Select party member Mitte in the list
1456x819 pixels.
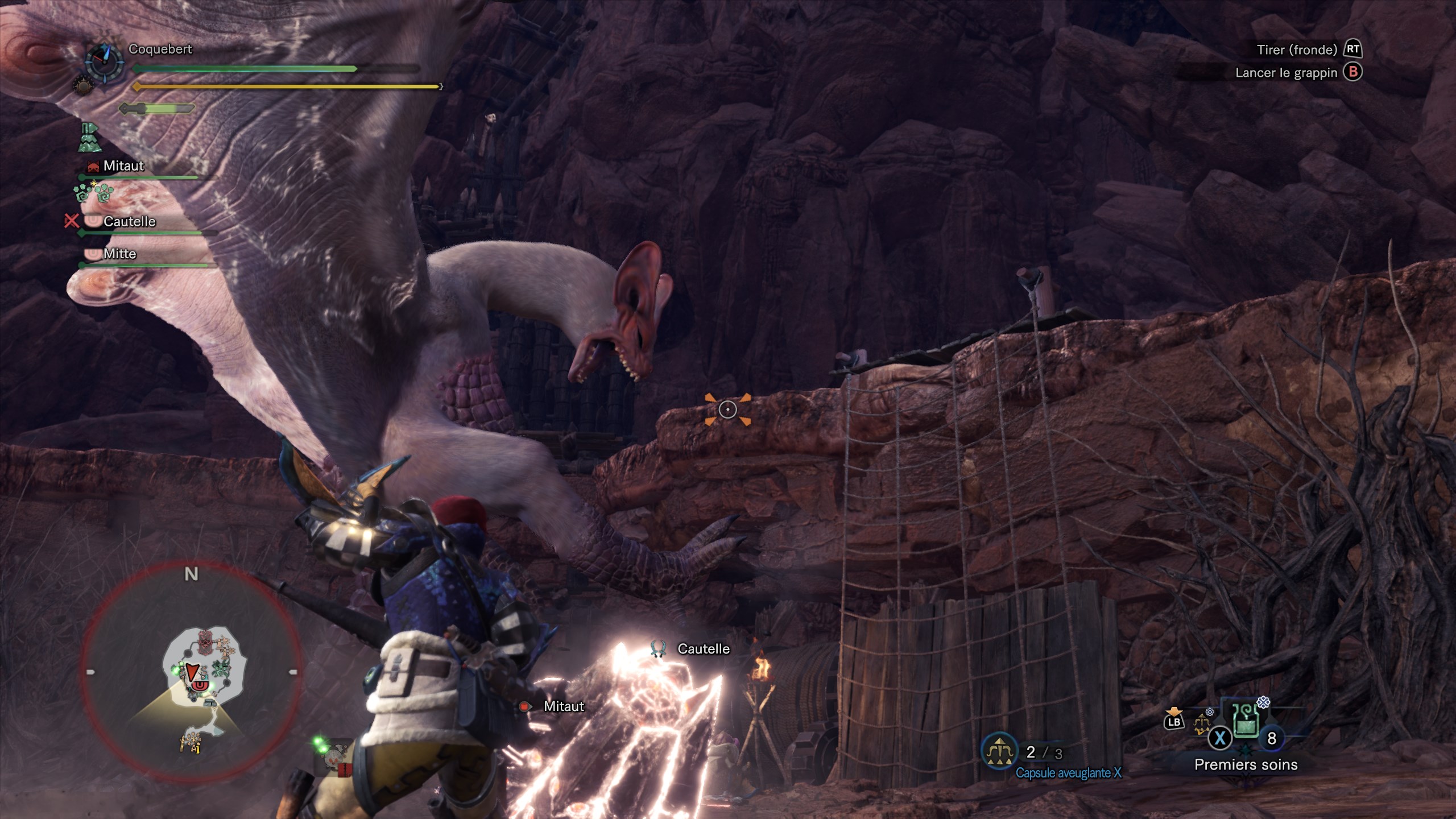point(119,254)
